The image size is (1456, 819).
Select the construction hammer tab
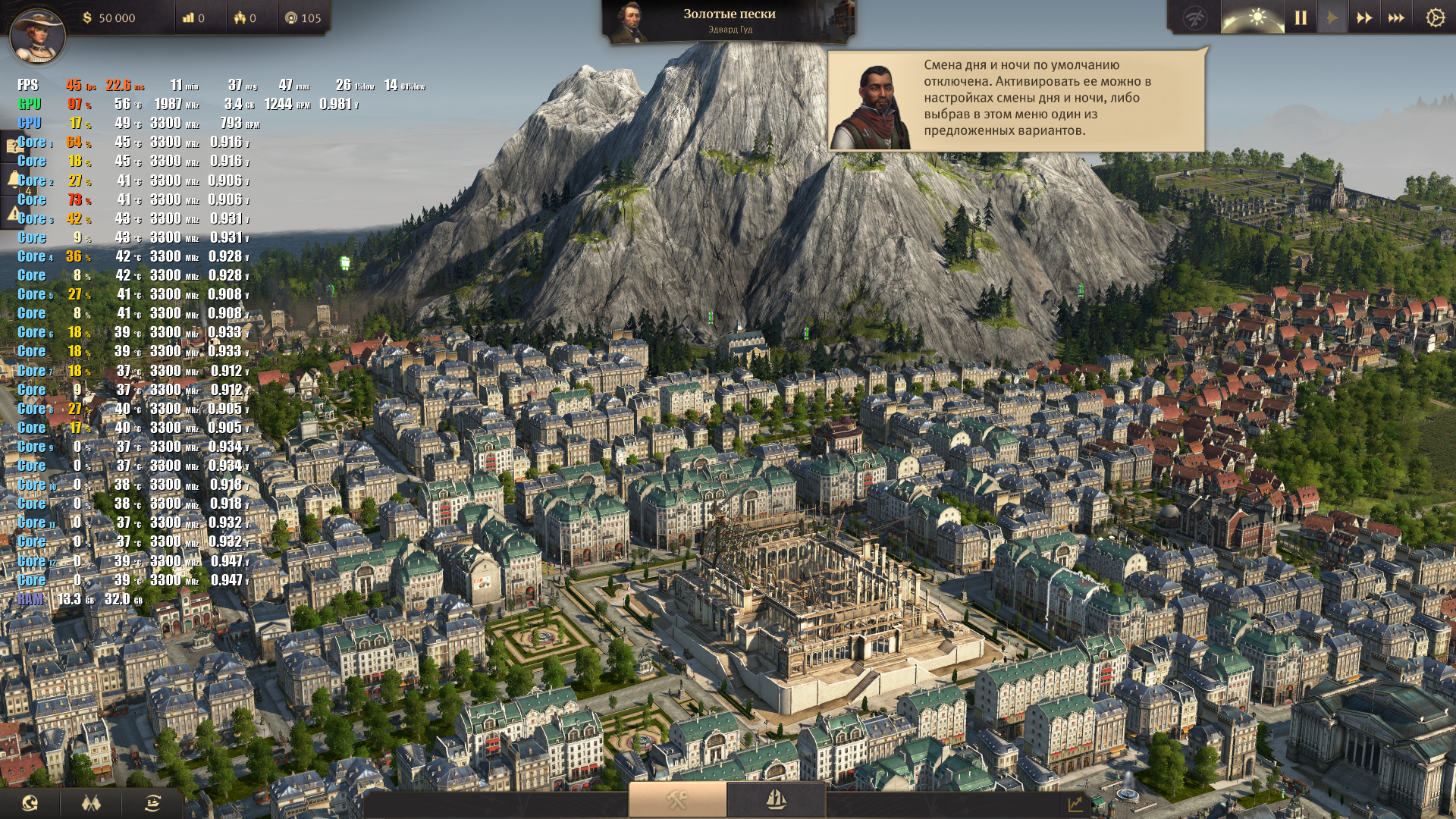coord(677,799)
